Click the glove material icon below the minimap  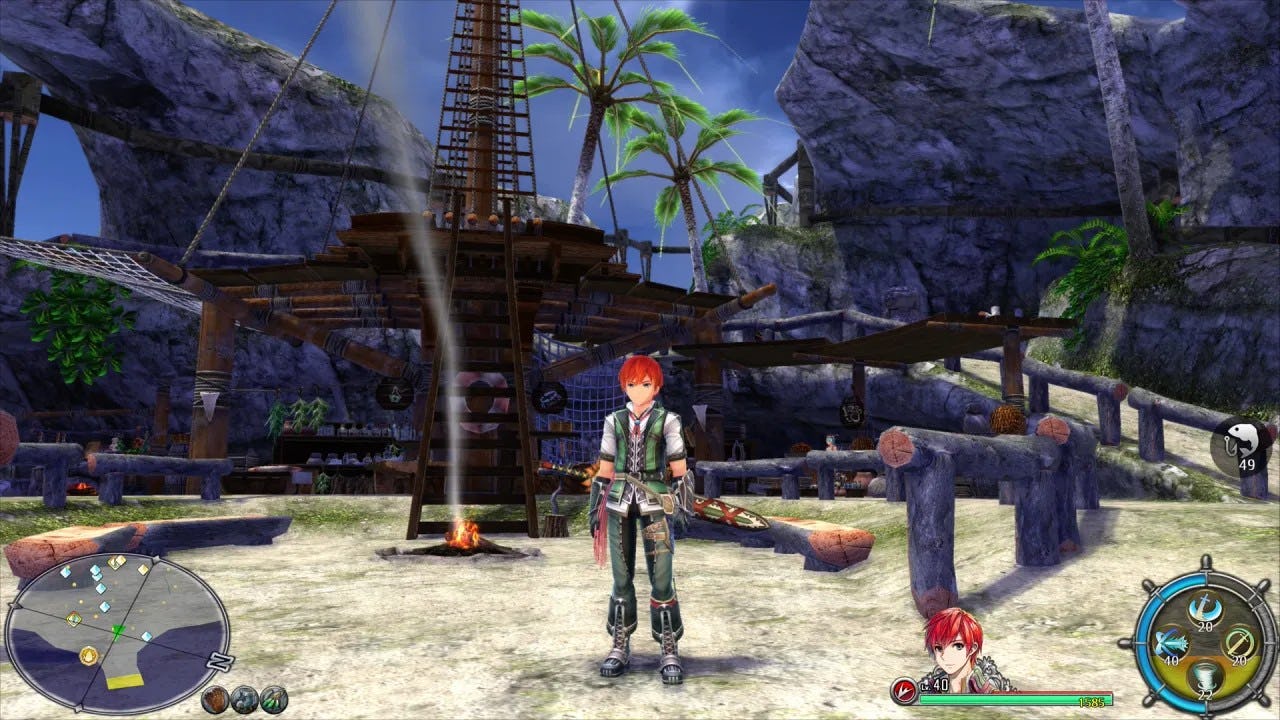[x=215, y=700]
